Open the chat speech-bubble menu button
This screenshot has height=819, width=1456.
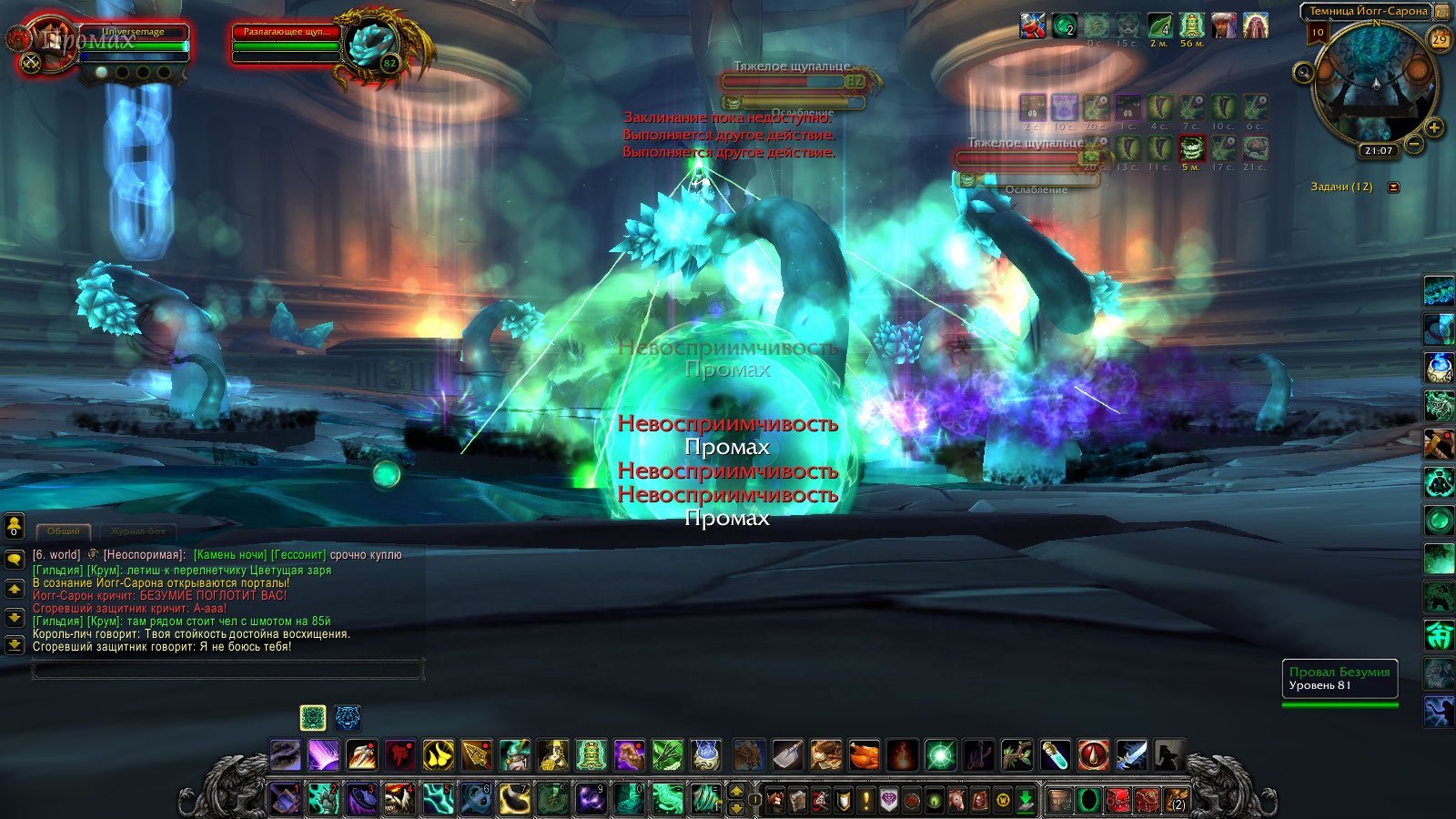tap(14, 558)
